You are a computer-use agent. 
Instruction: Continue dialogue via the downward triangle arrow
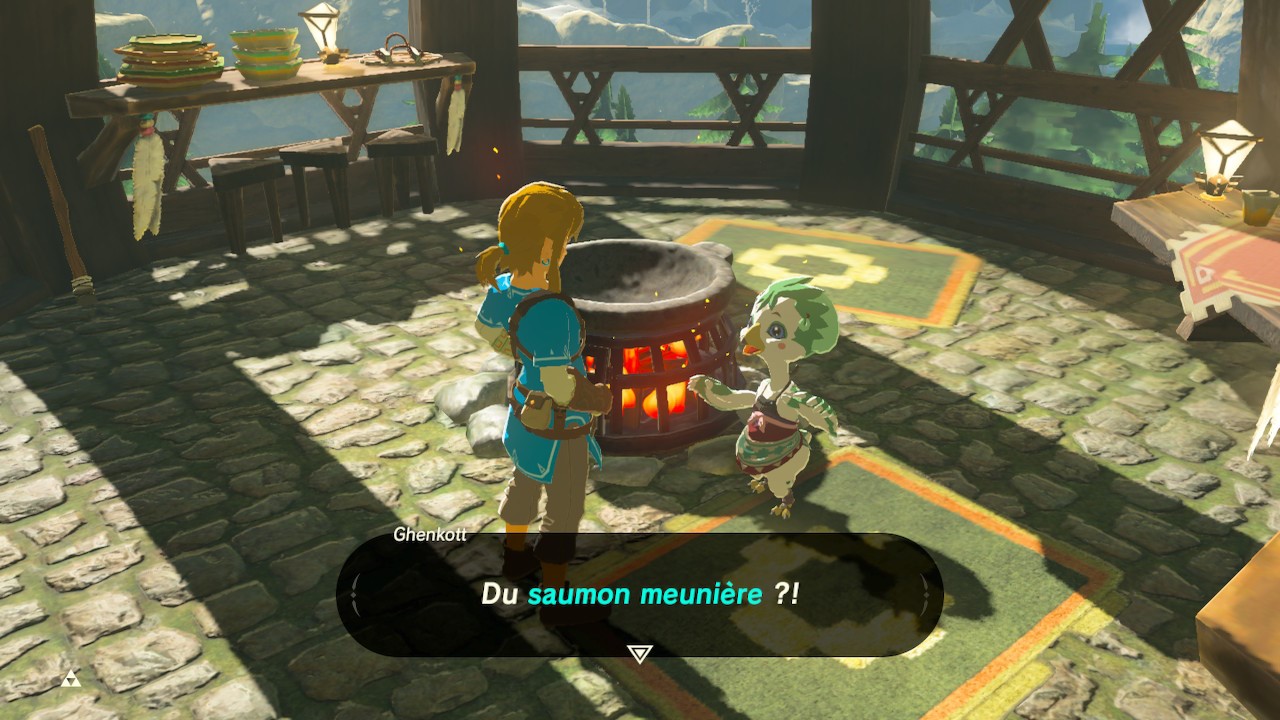(x=639, y=654)
